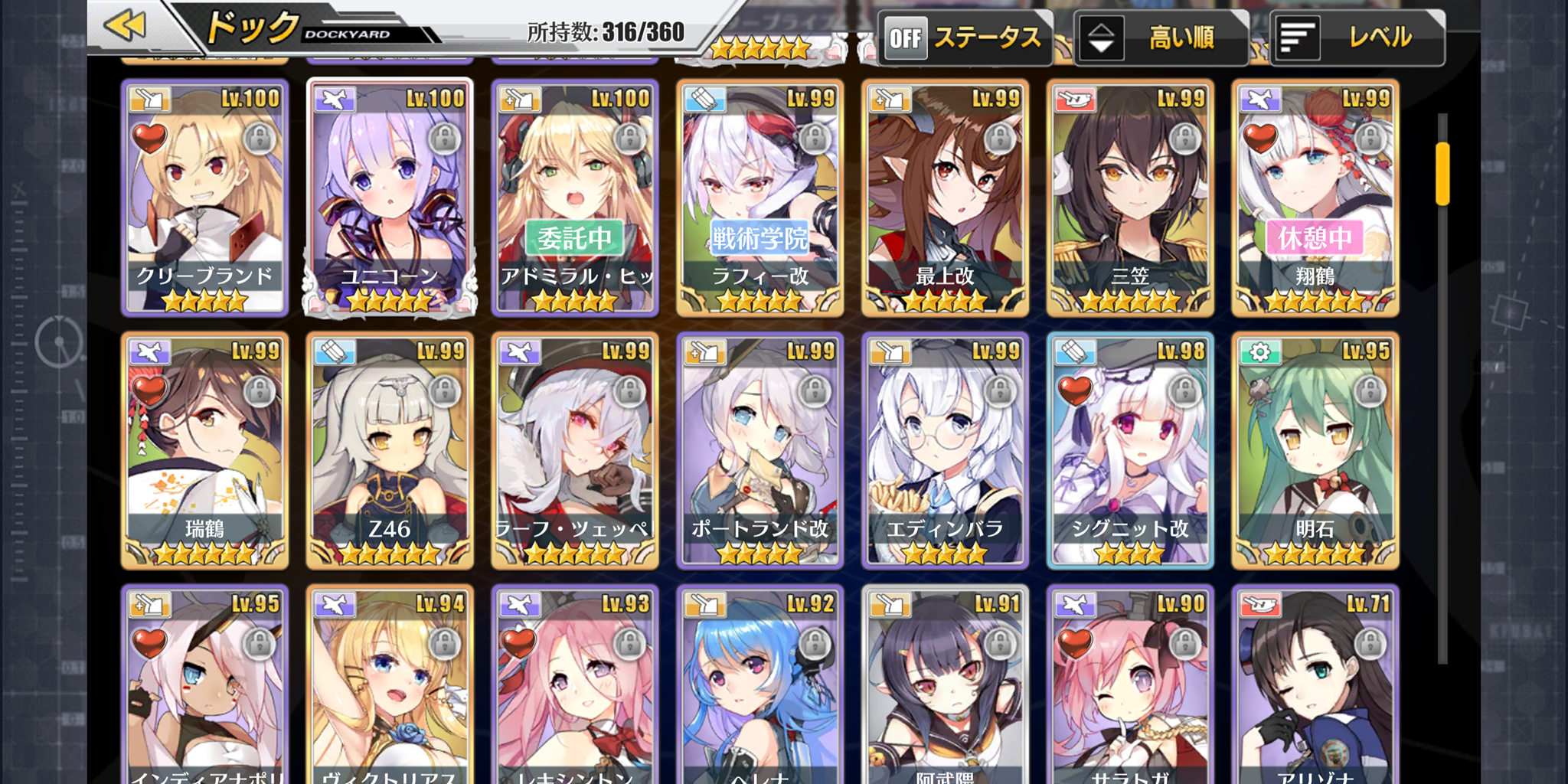Select the 瑞鶴 ship card

pyautogui.click(x=205, y=450)
